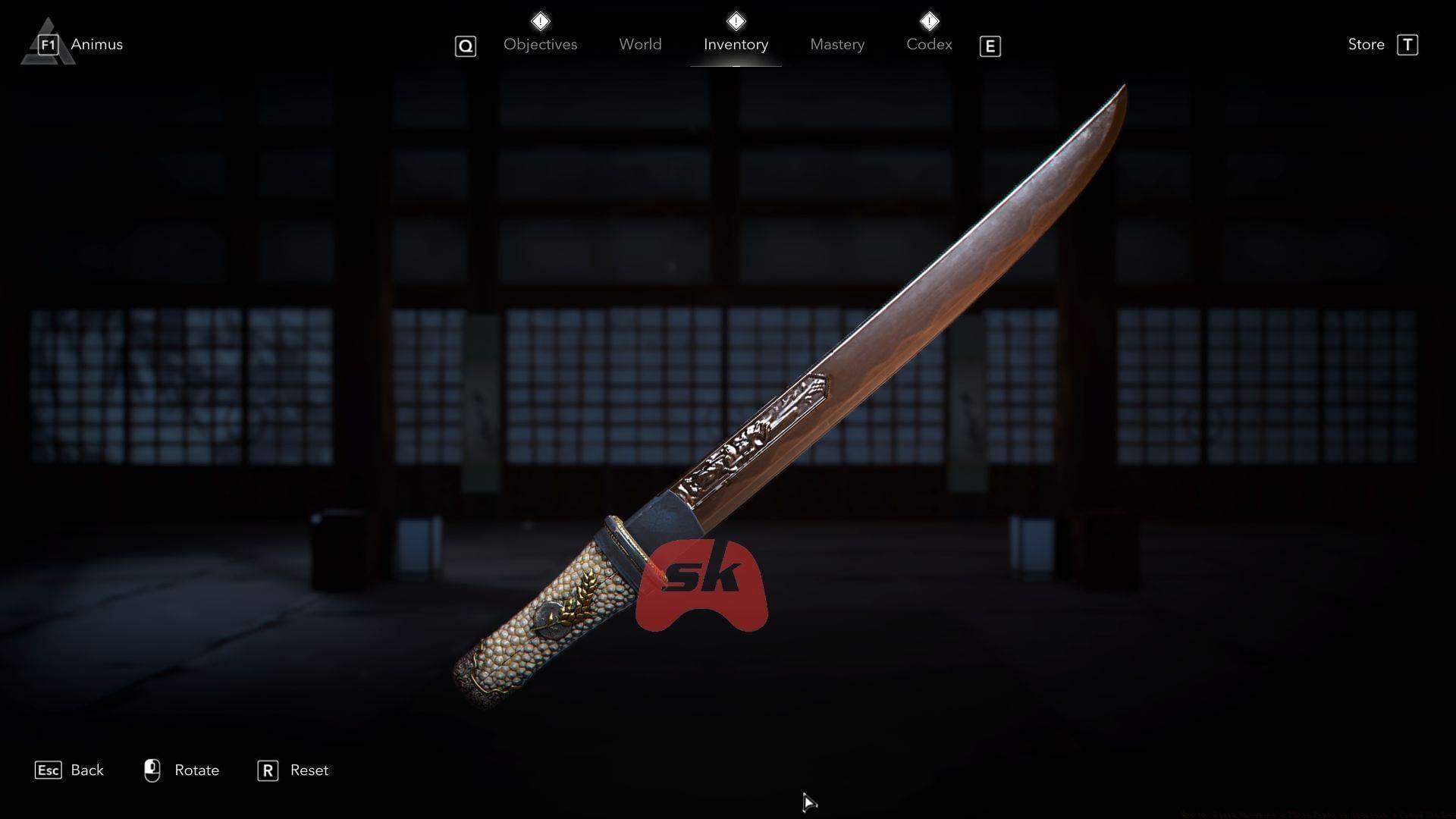1456x819 pixels.
Task: Stay on the Inventory tab
Action: (x=735, y=44)
